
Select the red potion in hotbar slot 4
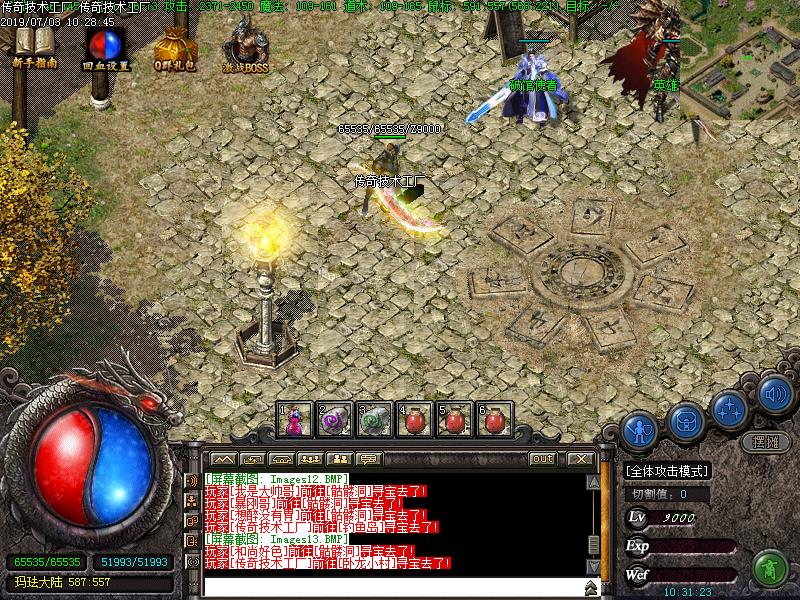[414, 420]
